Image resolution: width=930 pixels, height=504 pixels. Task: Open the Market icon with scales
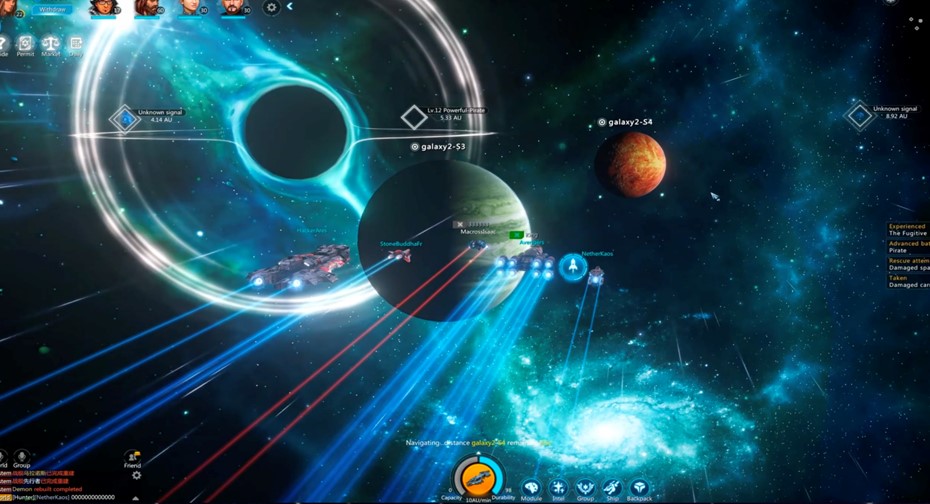50,44
